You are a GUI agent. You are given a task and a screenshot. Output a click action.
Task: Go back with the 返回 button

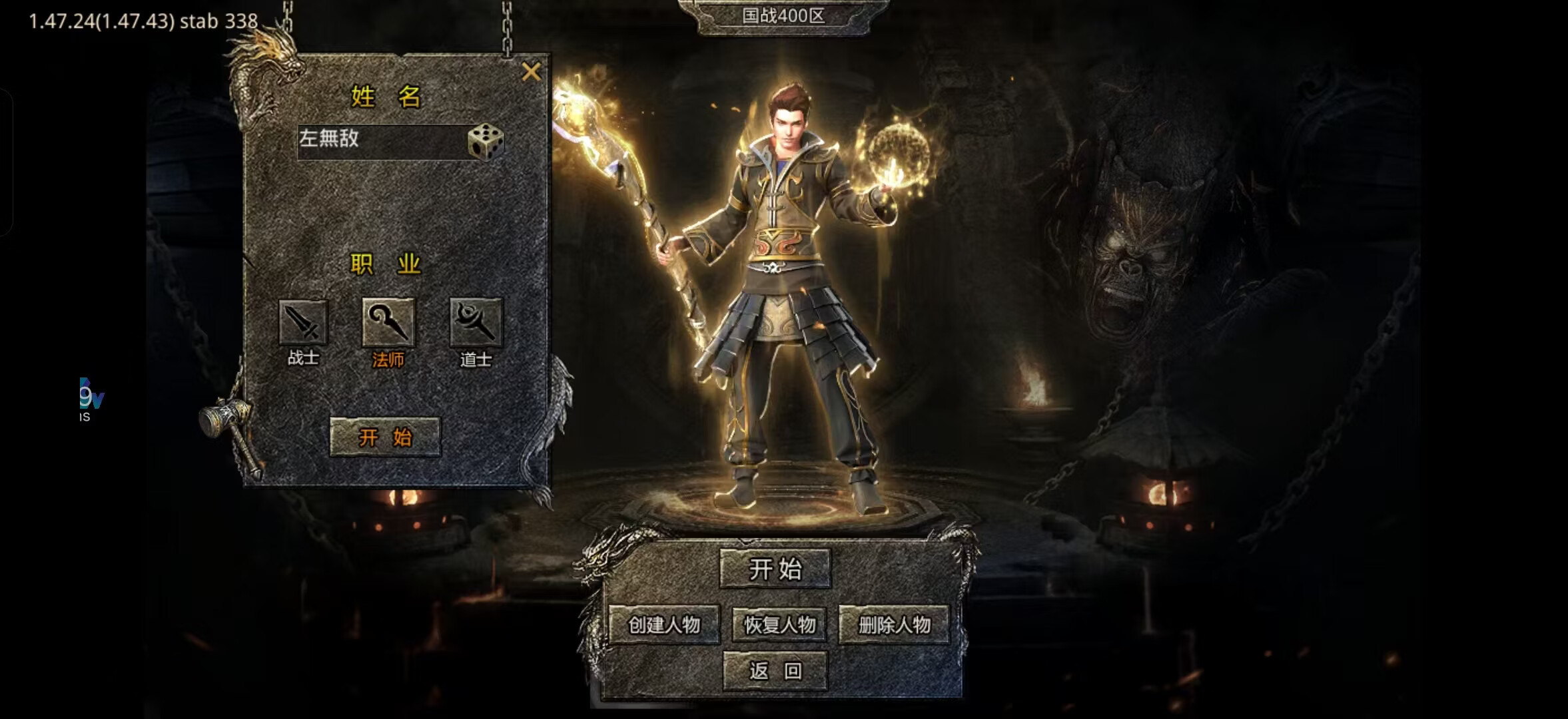click(x=775, y=670)
